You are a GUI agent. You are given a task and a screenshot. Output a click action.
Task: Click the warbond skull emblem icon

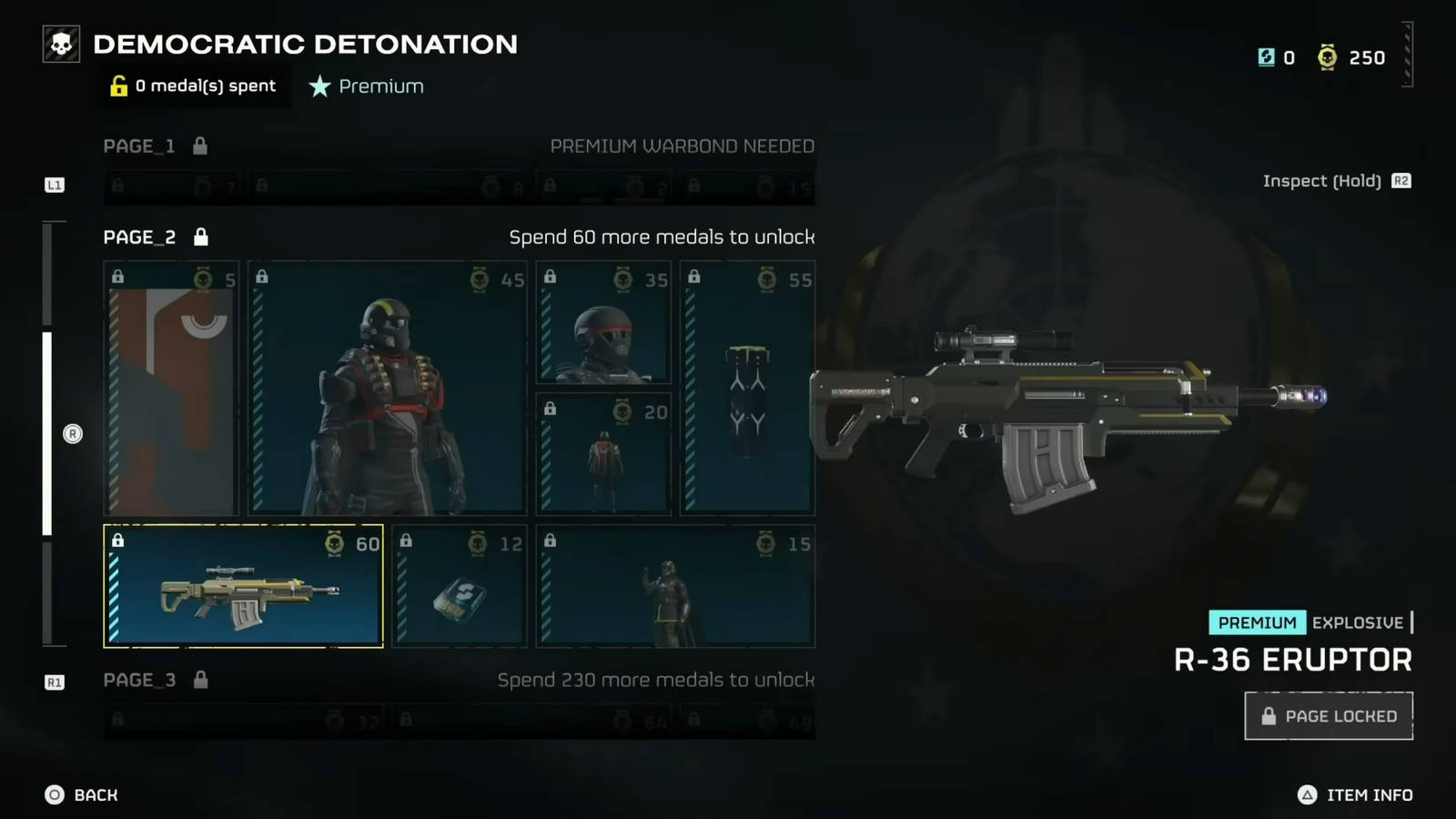60,43
